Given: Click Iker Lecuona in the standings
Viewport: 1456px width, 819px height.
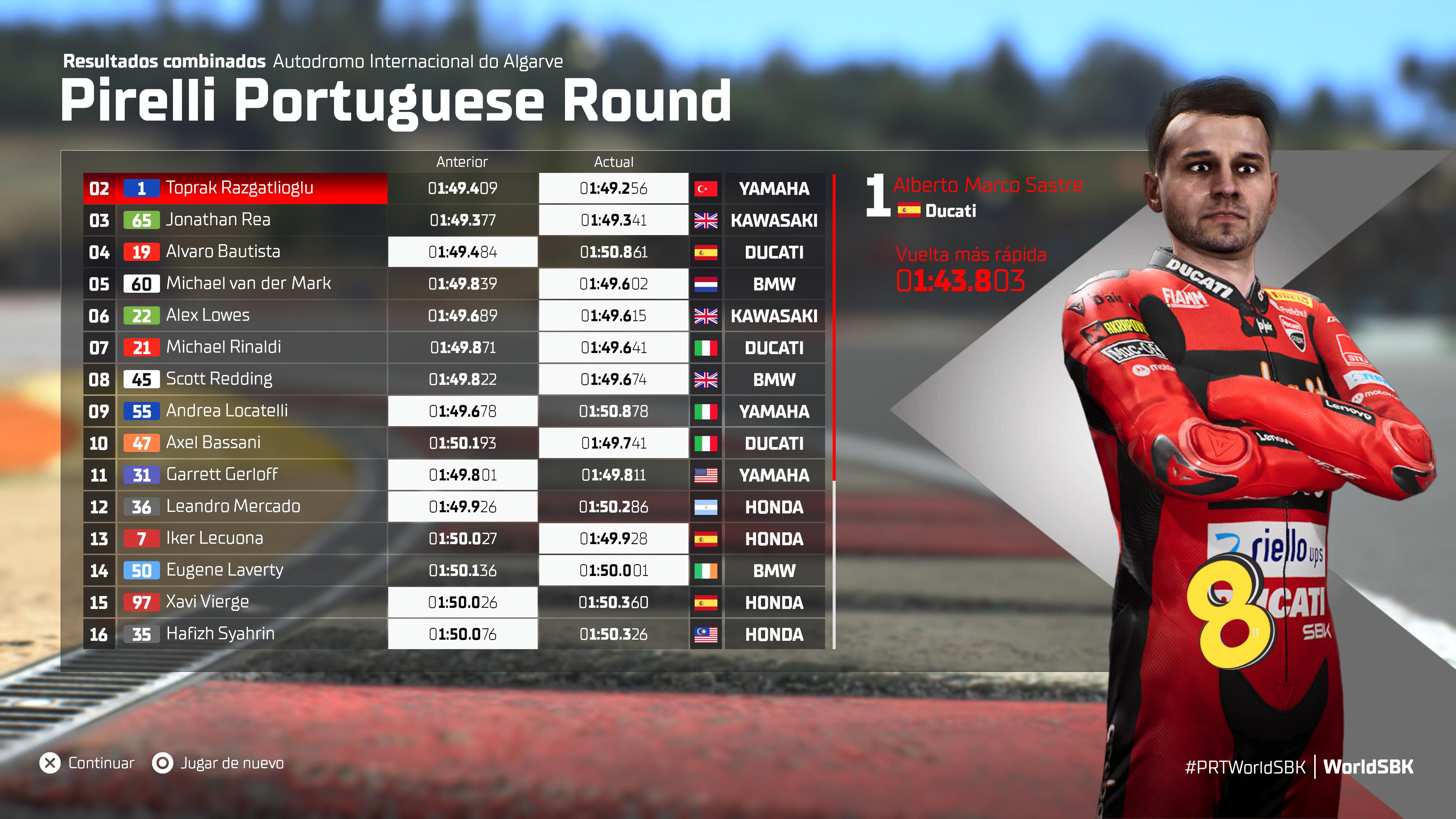Looking at the screenshot, I should tap(214, 539).
